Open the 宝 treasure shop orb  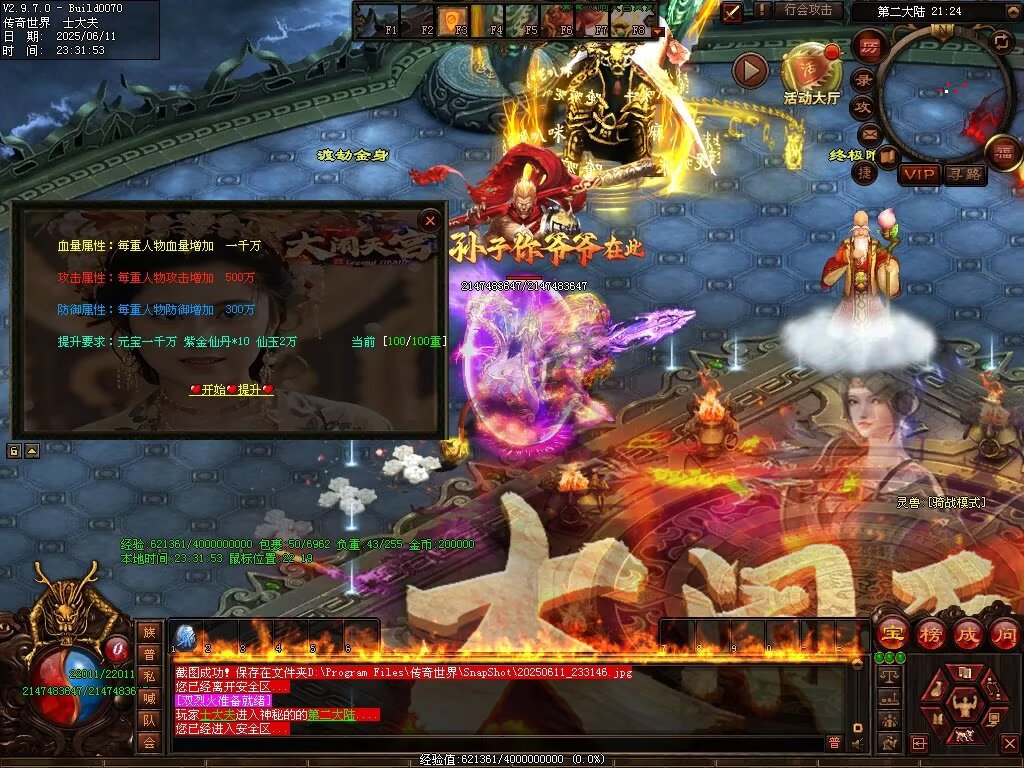(x=892, y=634)
